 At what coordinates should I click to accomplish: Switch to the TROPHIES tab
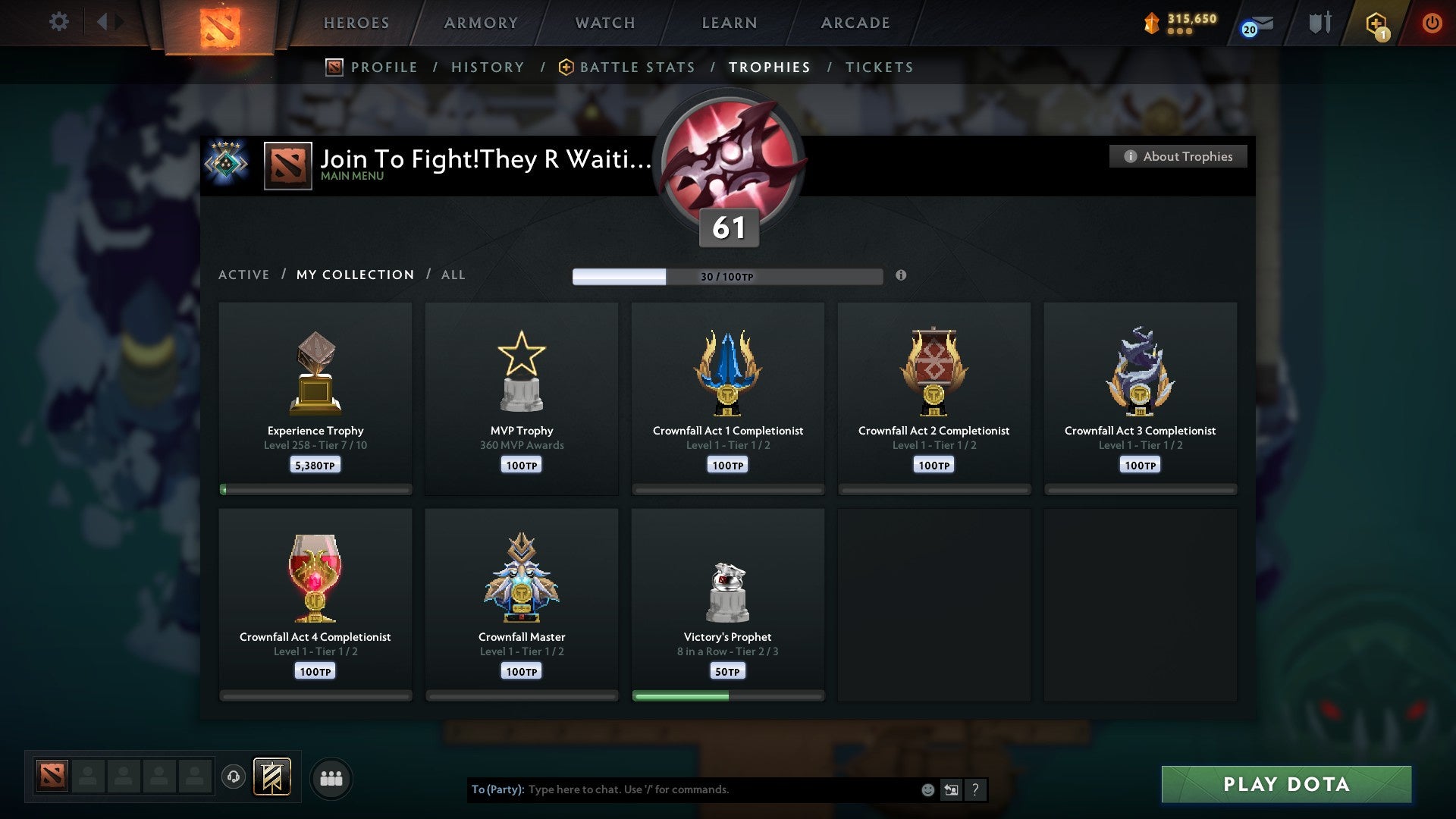pyautogui.click(x=769, y=67)
